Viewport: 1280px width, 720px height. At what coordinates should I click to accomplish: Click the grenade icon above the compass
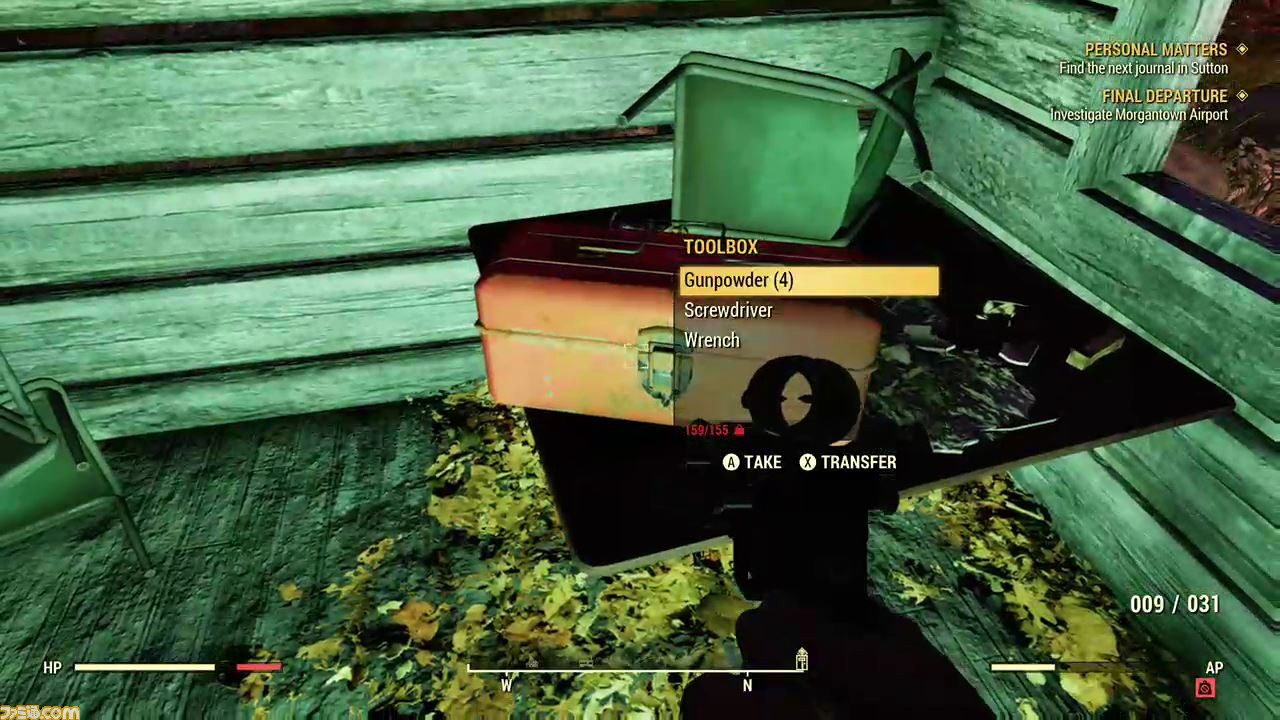click(802, 660)
